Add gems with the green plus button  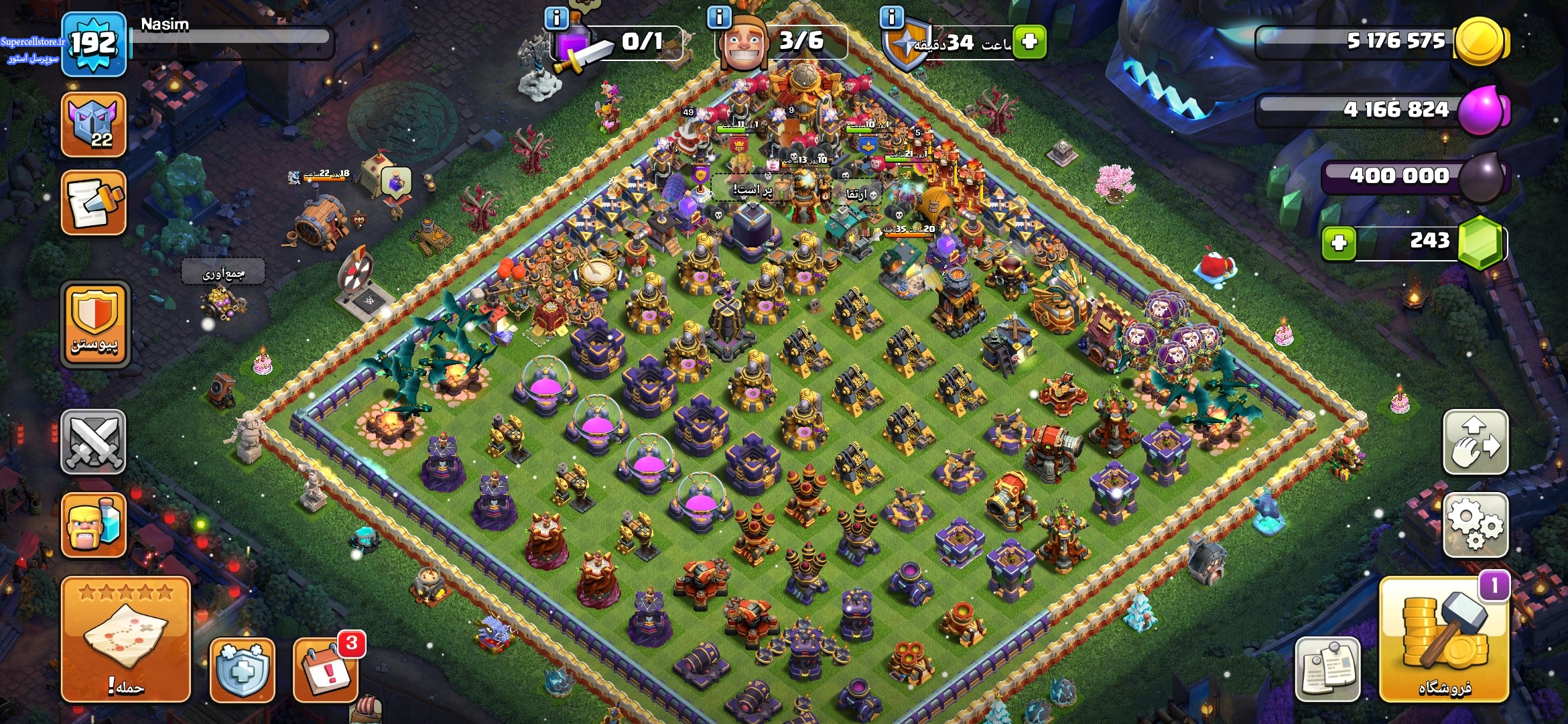[x=1339, y=243]
